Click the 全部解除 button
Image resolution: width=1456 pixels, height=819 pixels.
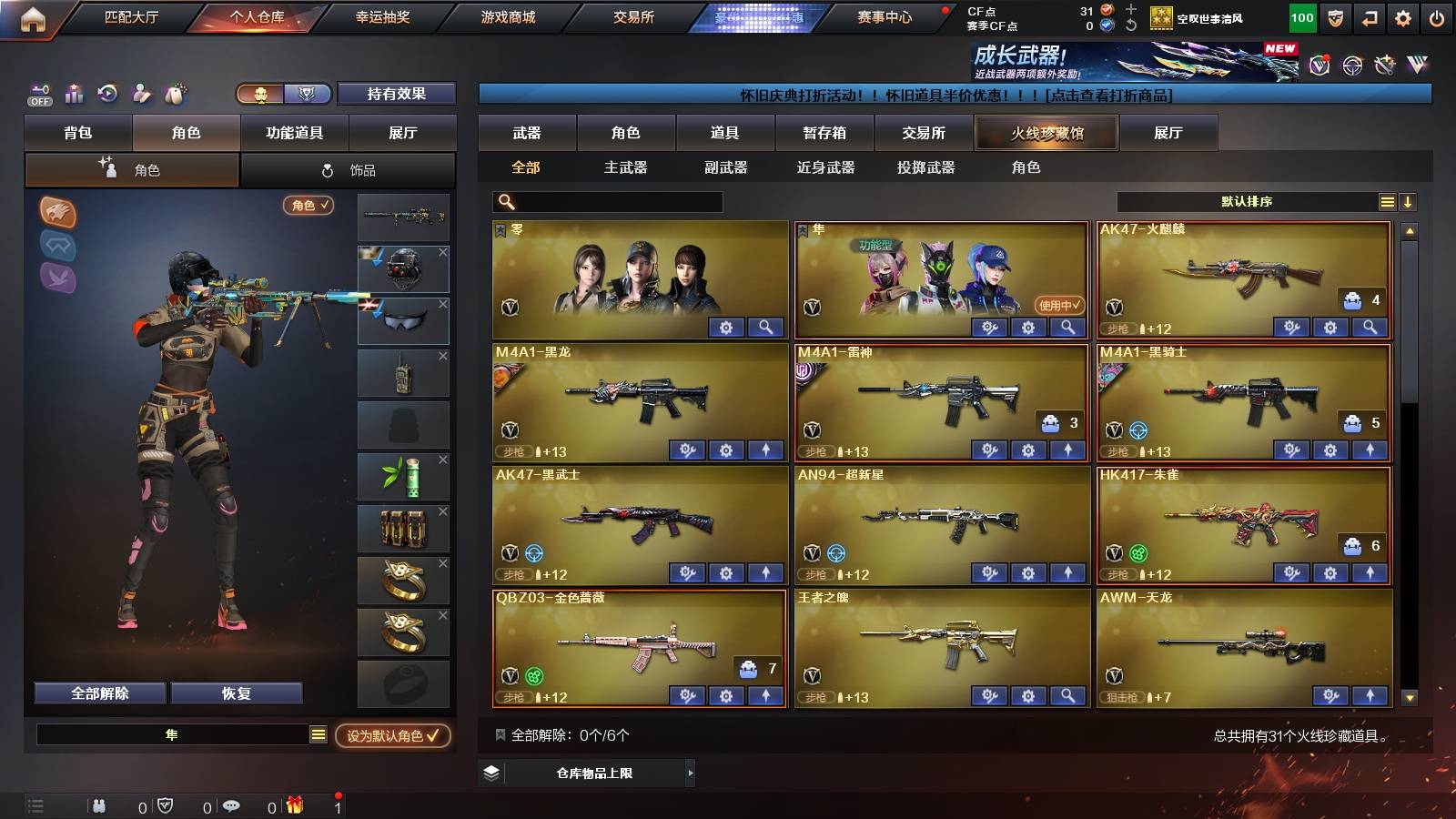[x=98, y=693]
